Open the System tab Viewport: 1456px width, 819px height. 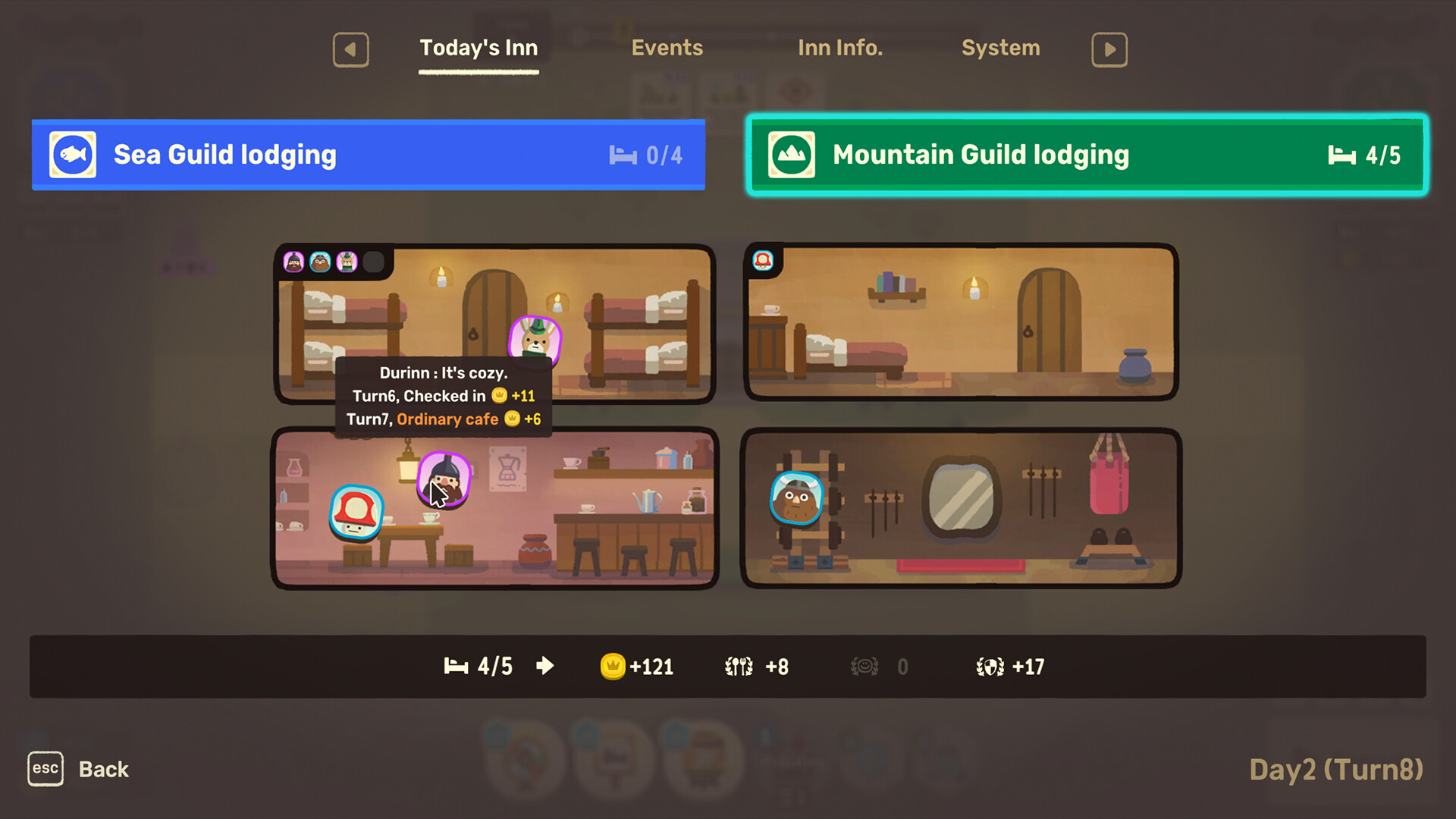coord(1000,48)
